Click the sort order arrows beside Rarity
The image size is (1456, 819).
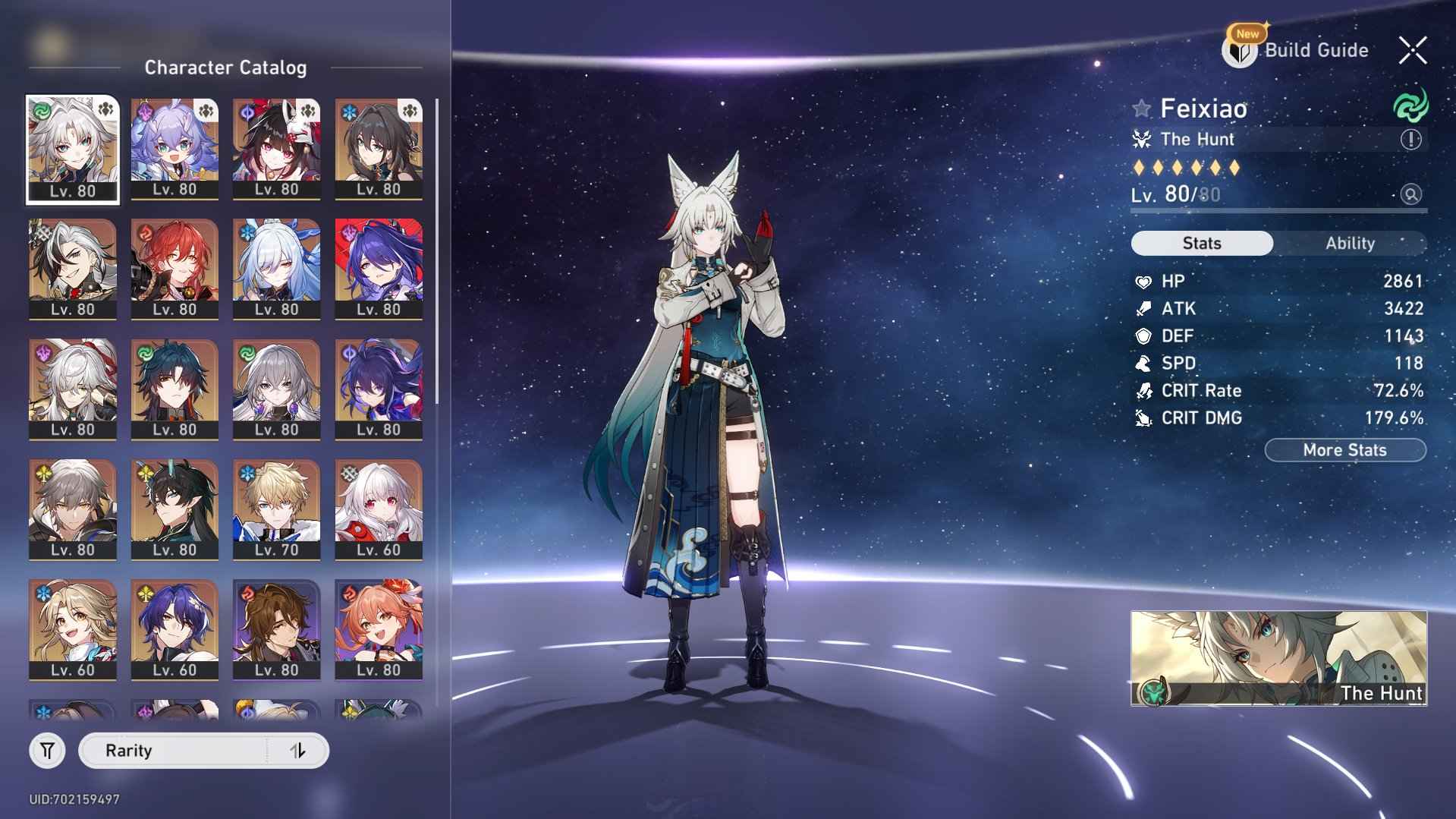[297, 750]
